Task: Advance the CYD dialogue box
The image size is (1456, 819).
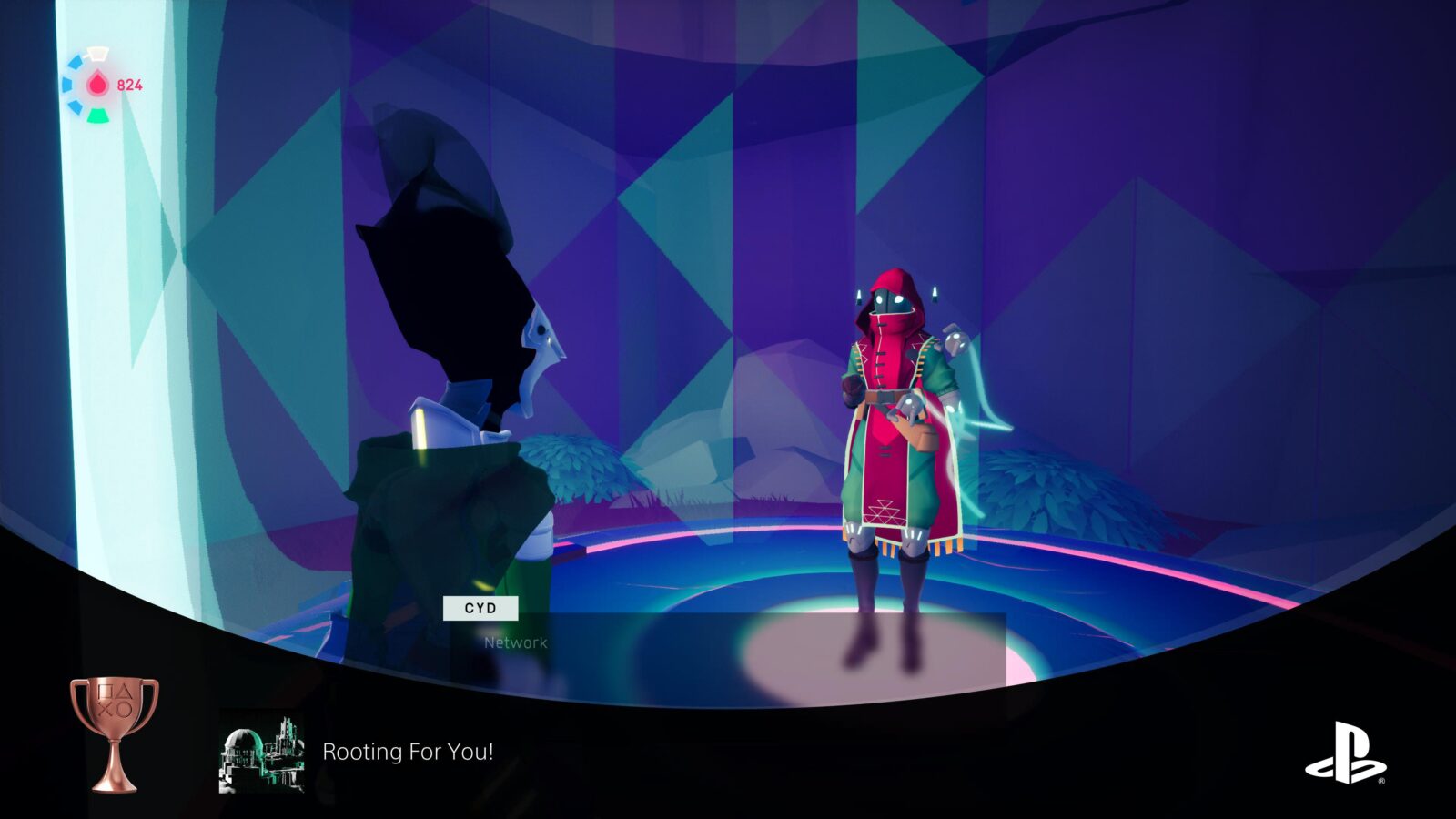Action: click(728, 648)
